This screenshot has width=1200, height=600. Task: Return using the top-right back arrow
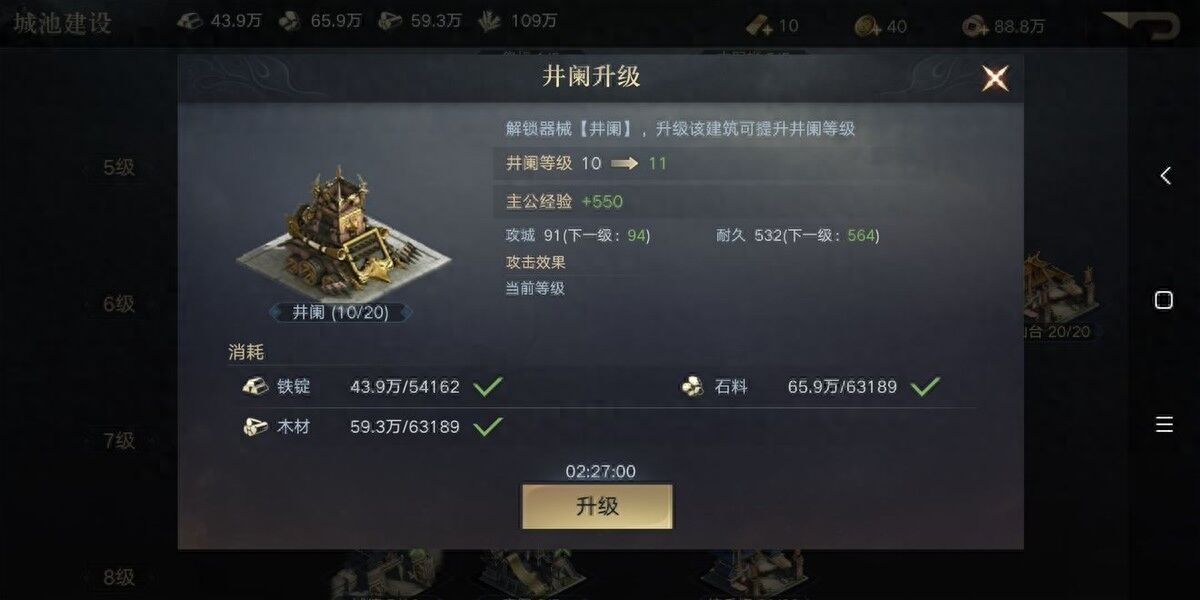[x=1139, y=24]
